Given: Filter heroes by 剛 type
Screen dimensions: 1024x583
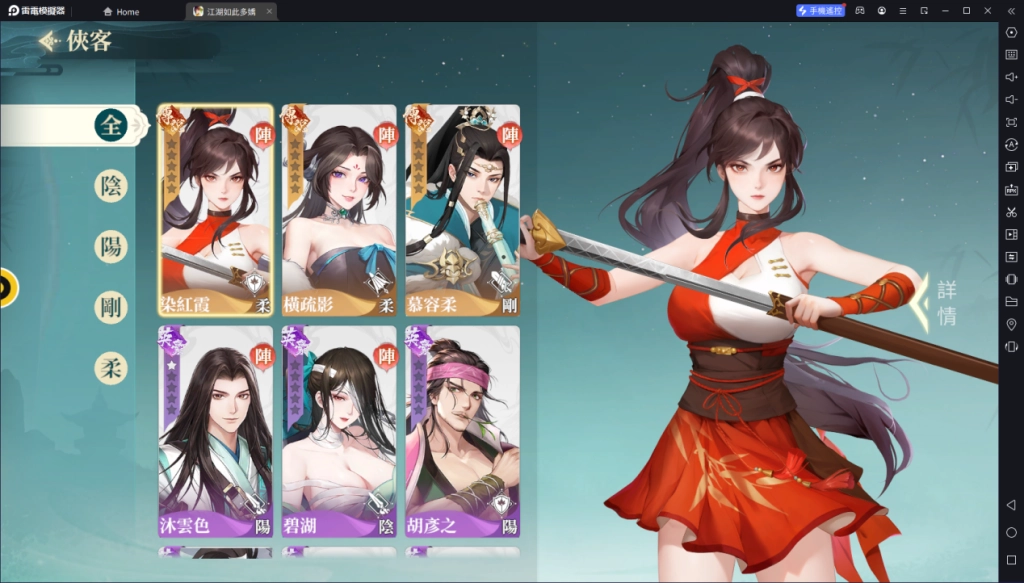Looking at the screenshot, I should tap(111, 307).
